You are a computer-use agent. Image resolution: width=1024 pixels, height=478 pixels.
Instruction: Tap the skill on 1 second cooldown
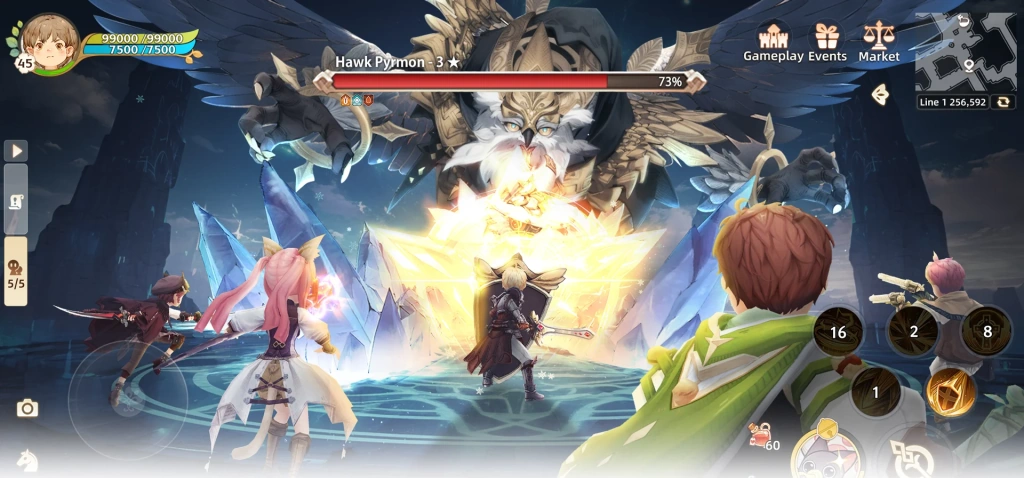(875, 392)
